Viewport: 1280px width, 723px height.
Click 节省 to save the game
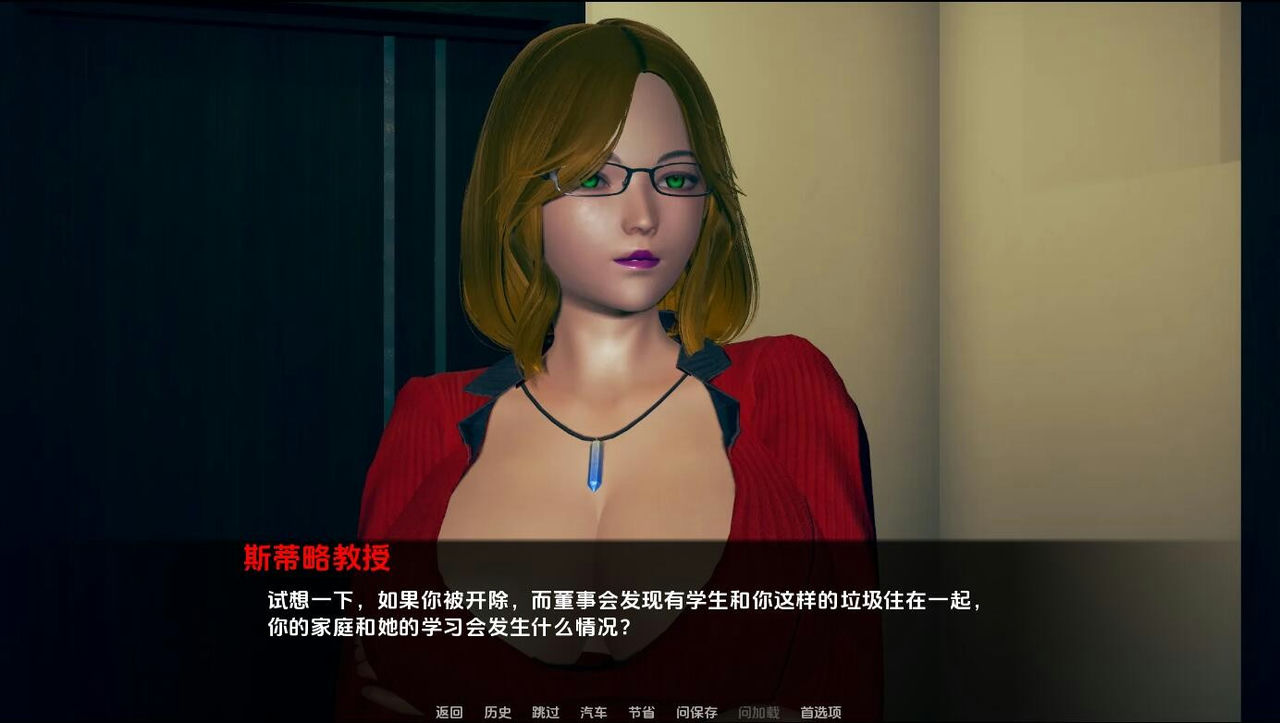643,712
